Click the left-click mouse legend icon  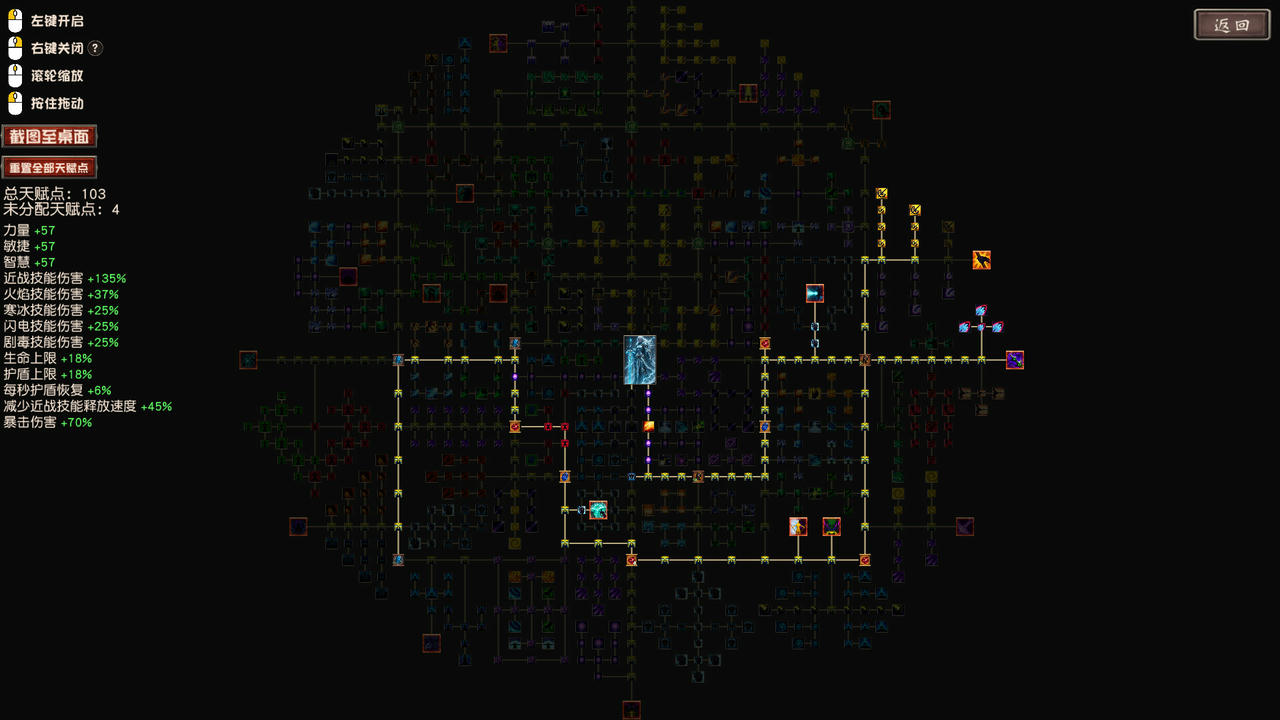(x=15, y=19)
